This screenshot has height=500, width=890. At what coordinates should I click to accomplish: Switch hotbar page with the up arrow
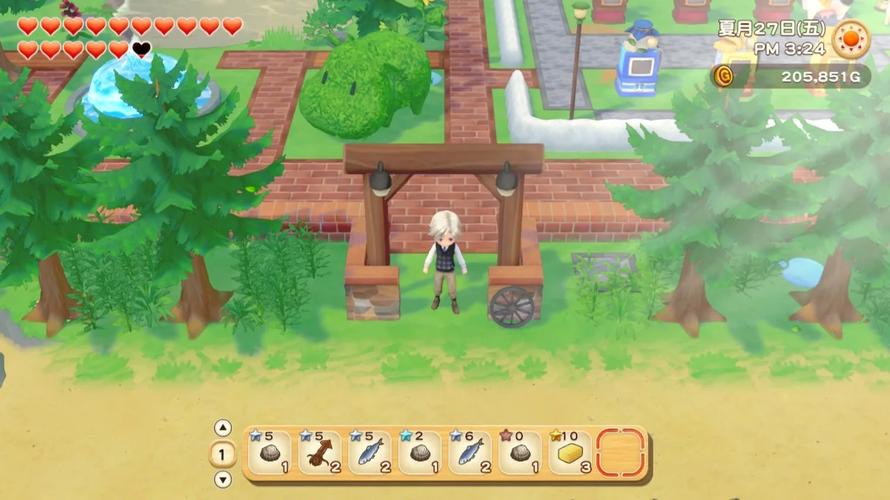[x=223, y=428]
